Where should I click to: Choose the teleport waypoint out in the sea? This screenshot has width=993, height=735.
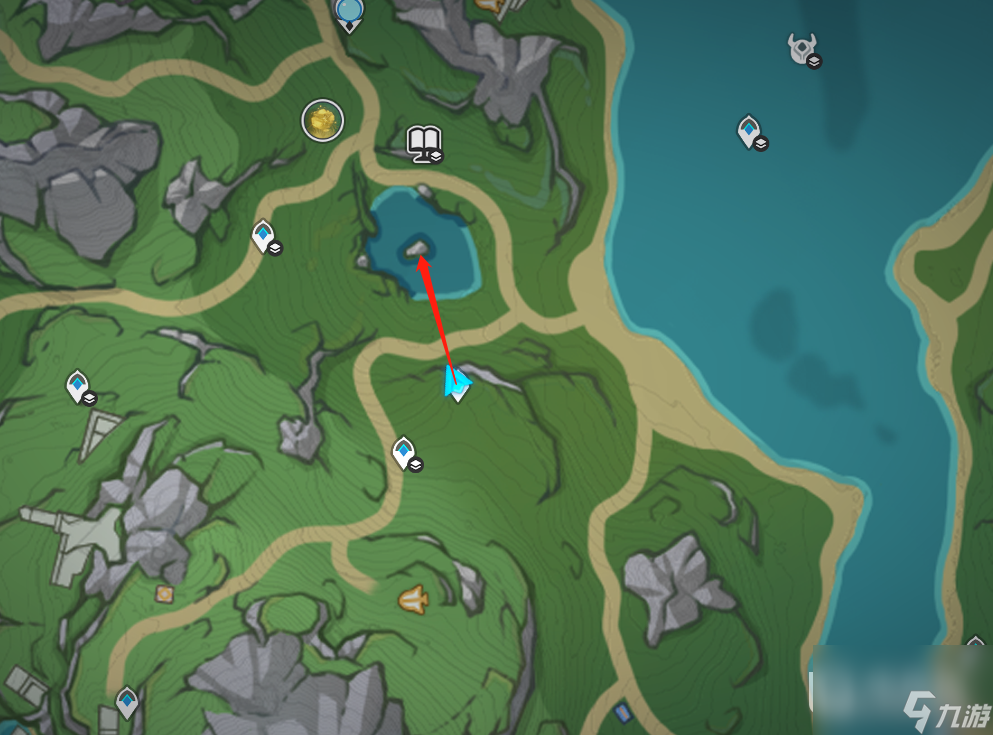(x=748, y=130)
